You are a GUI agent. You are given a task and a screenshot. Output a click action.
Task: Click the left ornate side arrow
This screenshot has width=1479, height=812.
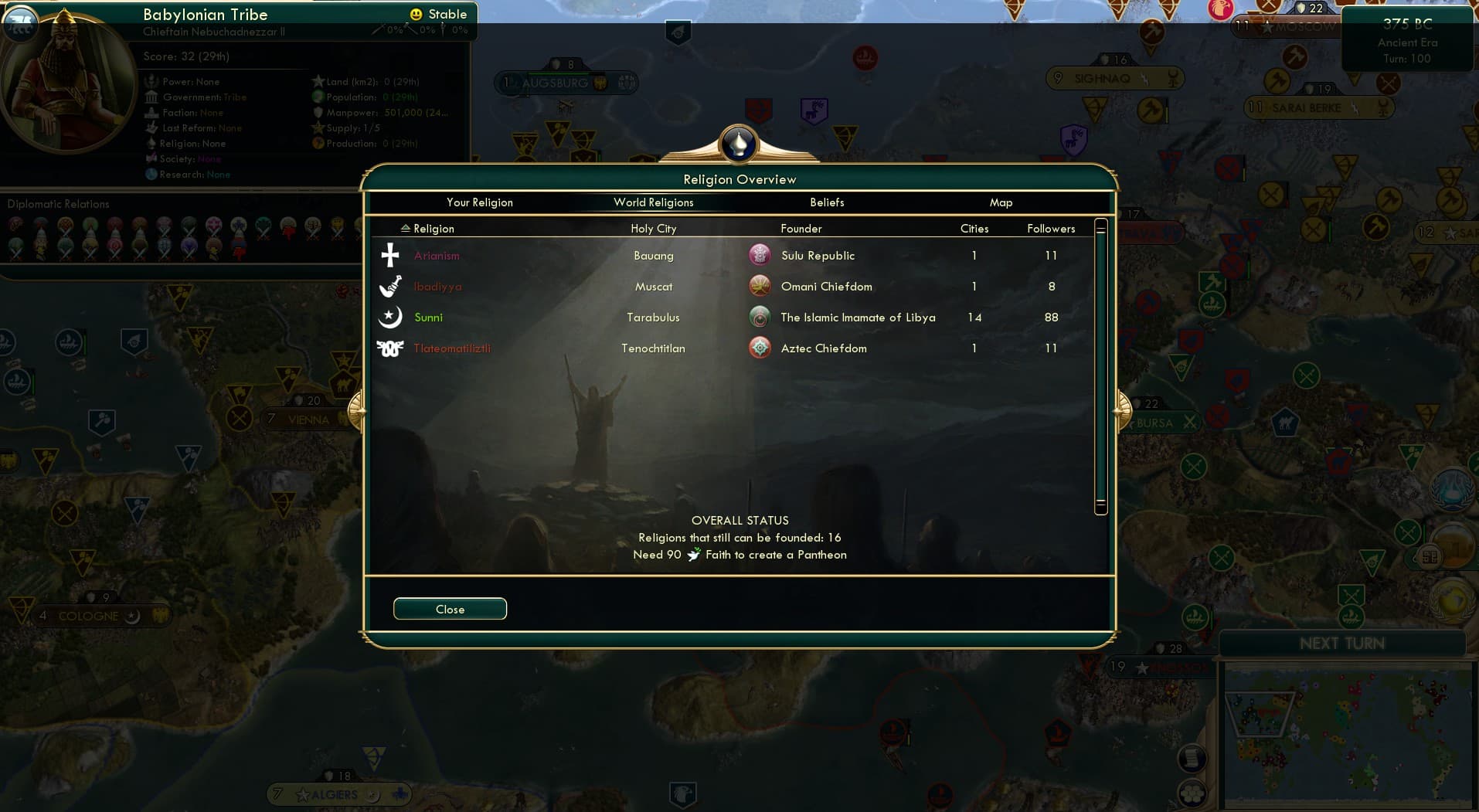coord(356,409)
